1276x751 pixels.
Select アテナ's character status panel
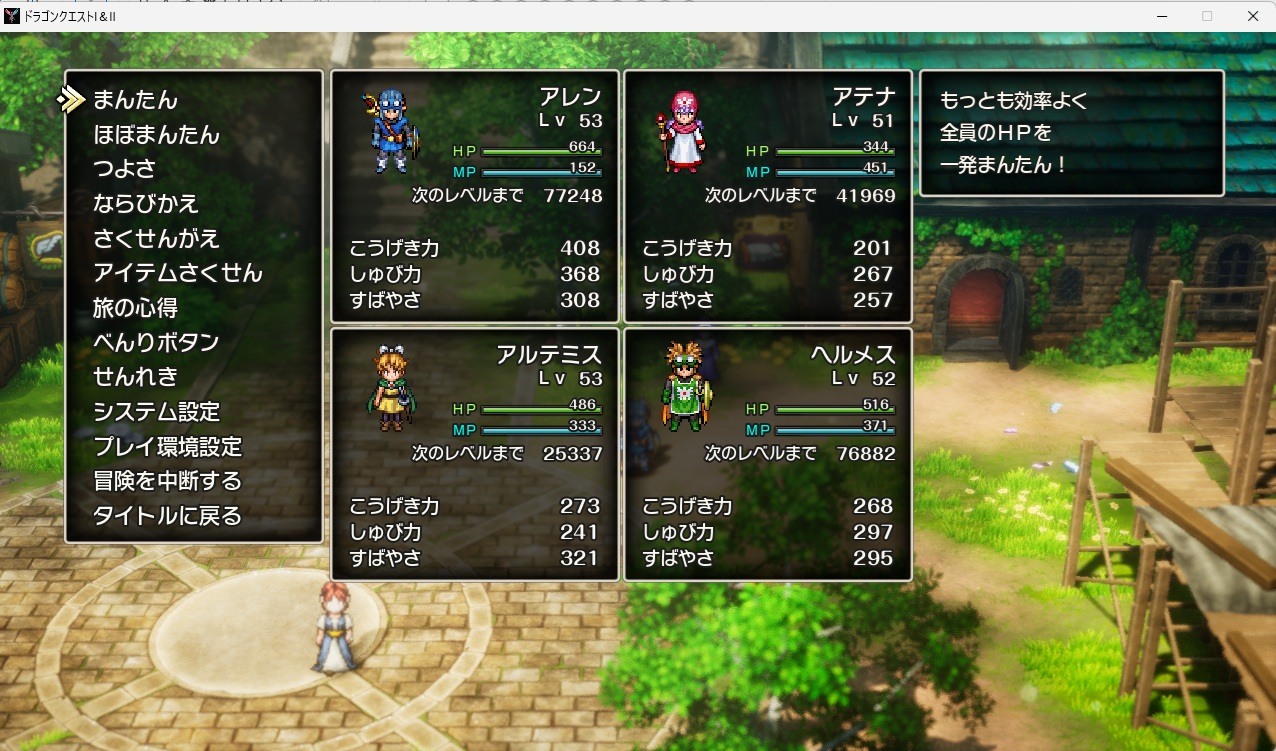768,196
